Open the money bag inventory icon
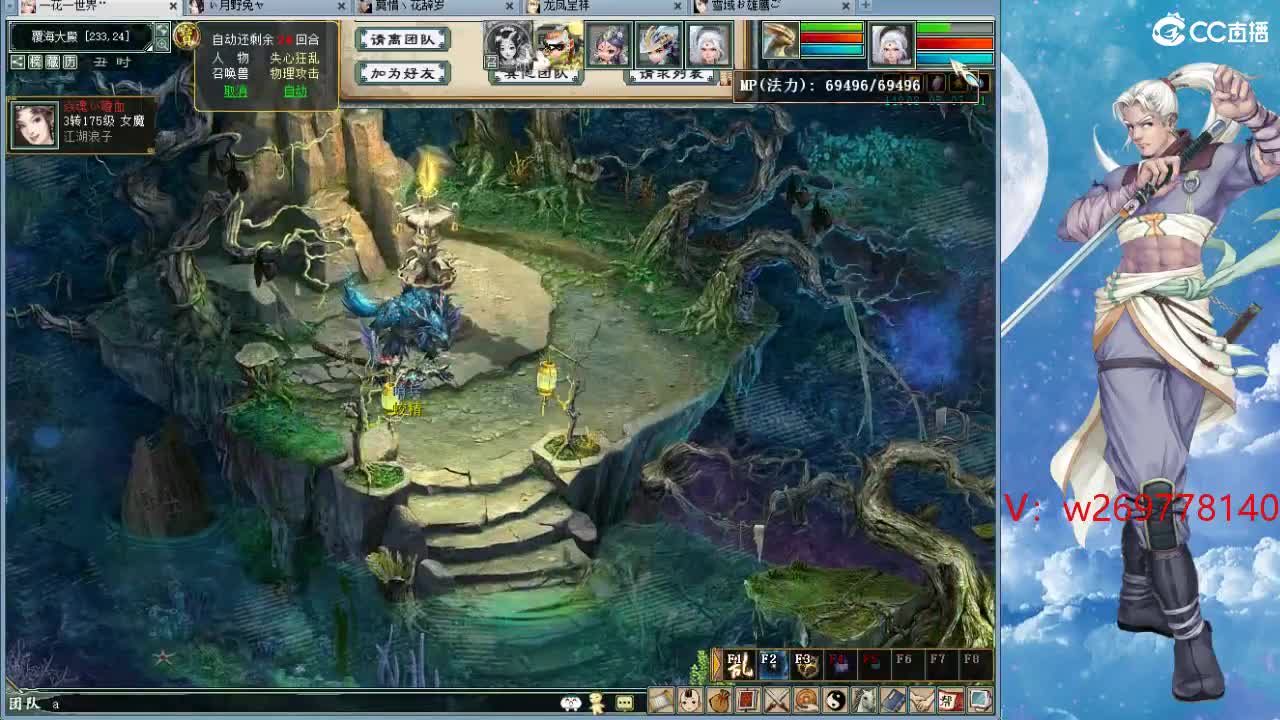This screenshot has width=1280, height=720. (x=718, y=702)
